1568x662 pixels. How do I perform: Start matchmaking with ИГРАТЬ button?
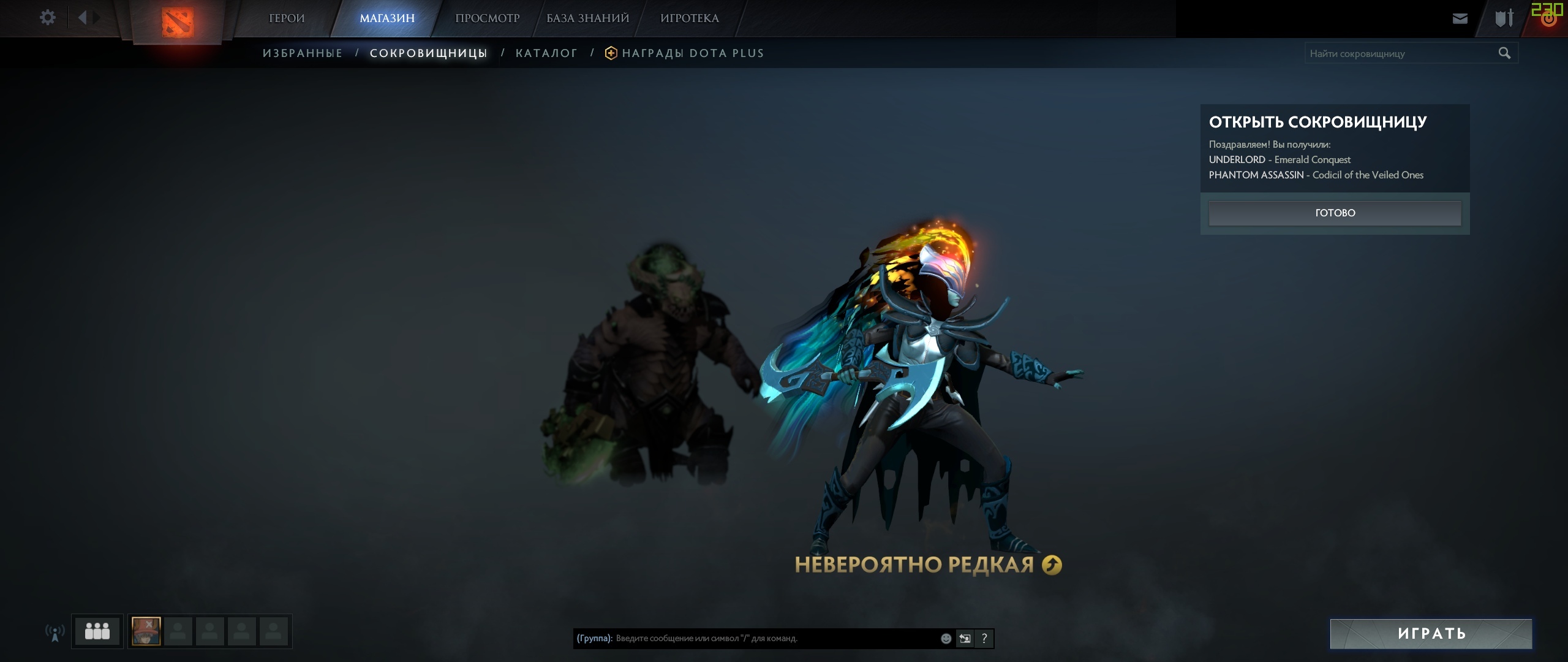(1431, 633)
